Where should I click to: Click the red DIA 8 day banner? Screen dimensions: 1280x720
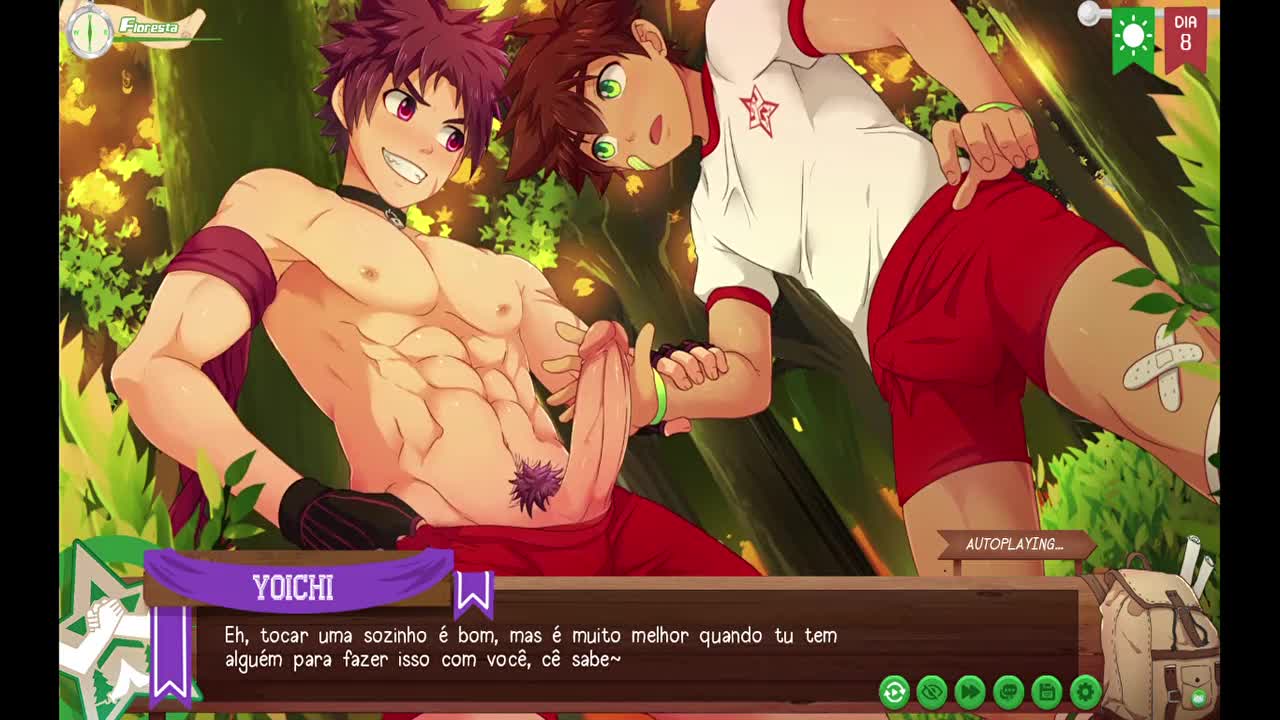pos(1185,36)
